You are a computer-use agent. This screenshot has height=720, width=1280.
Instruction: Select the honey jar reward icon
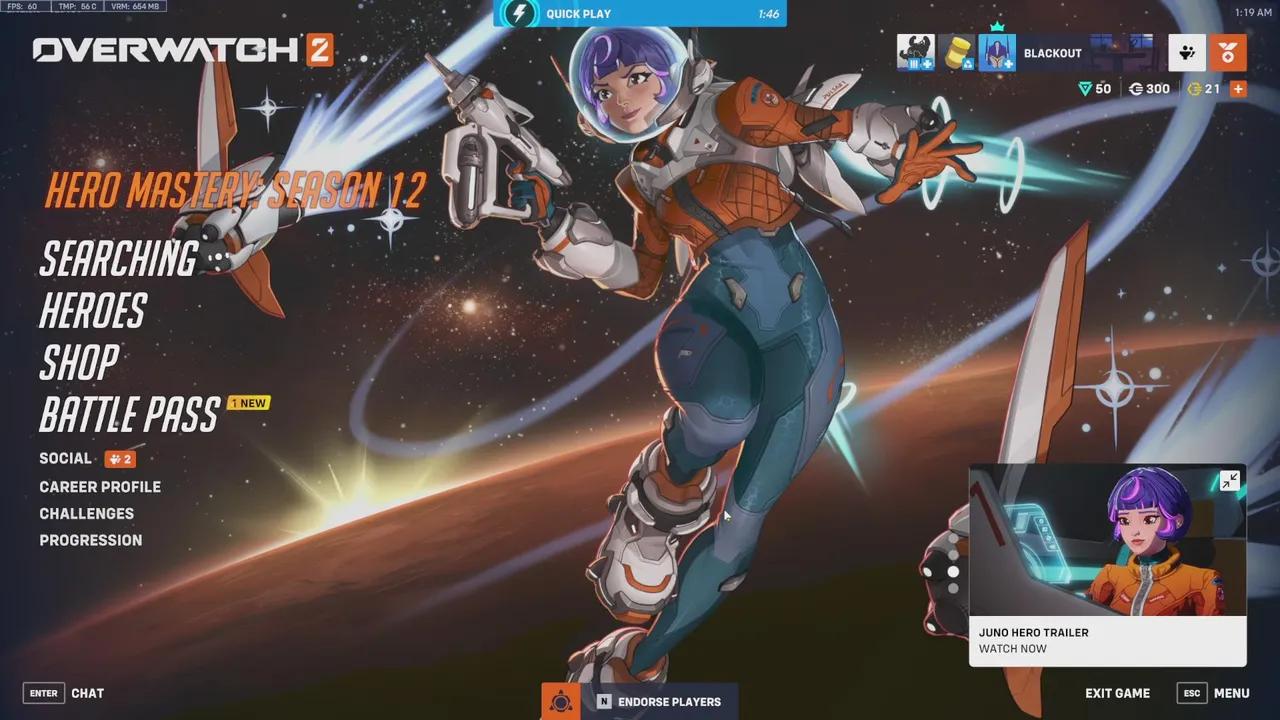(956, 52)
